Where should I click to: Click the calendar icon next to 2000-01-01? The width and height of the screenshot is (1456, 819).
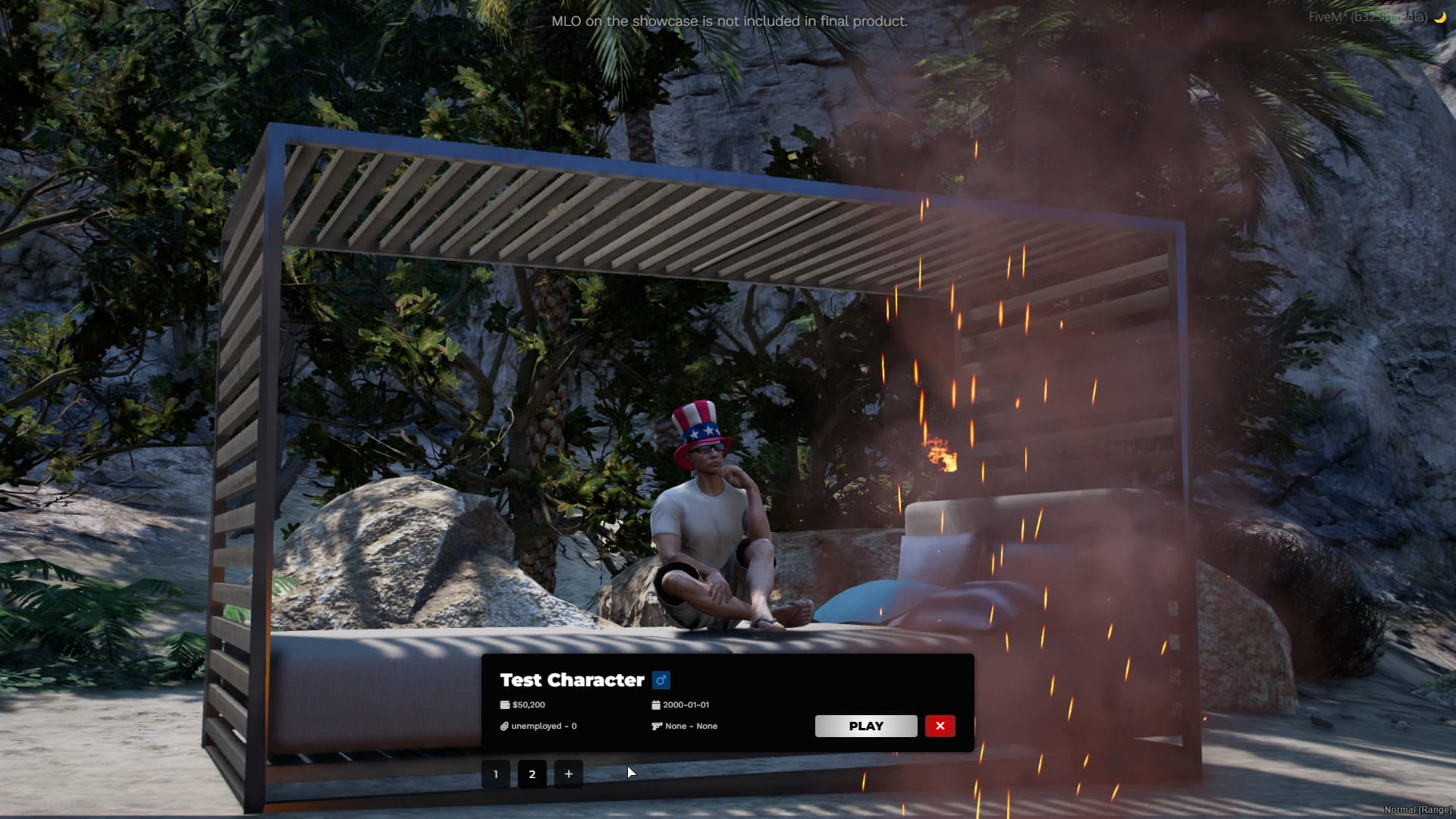click(655, 704)
